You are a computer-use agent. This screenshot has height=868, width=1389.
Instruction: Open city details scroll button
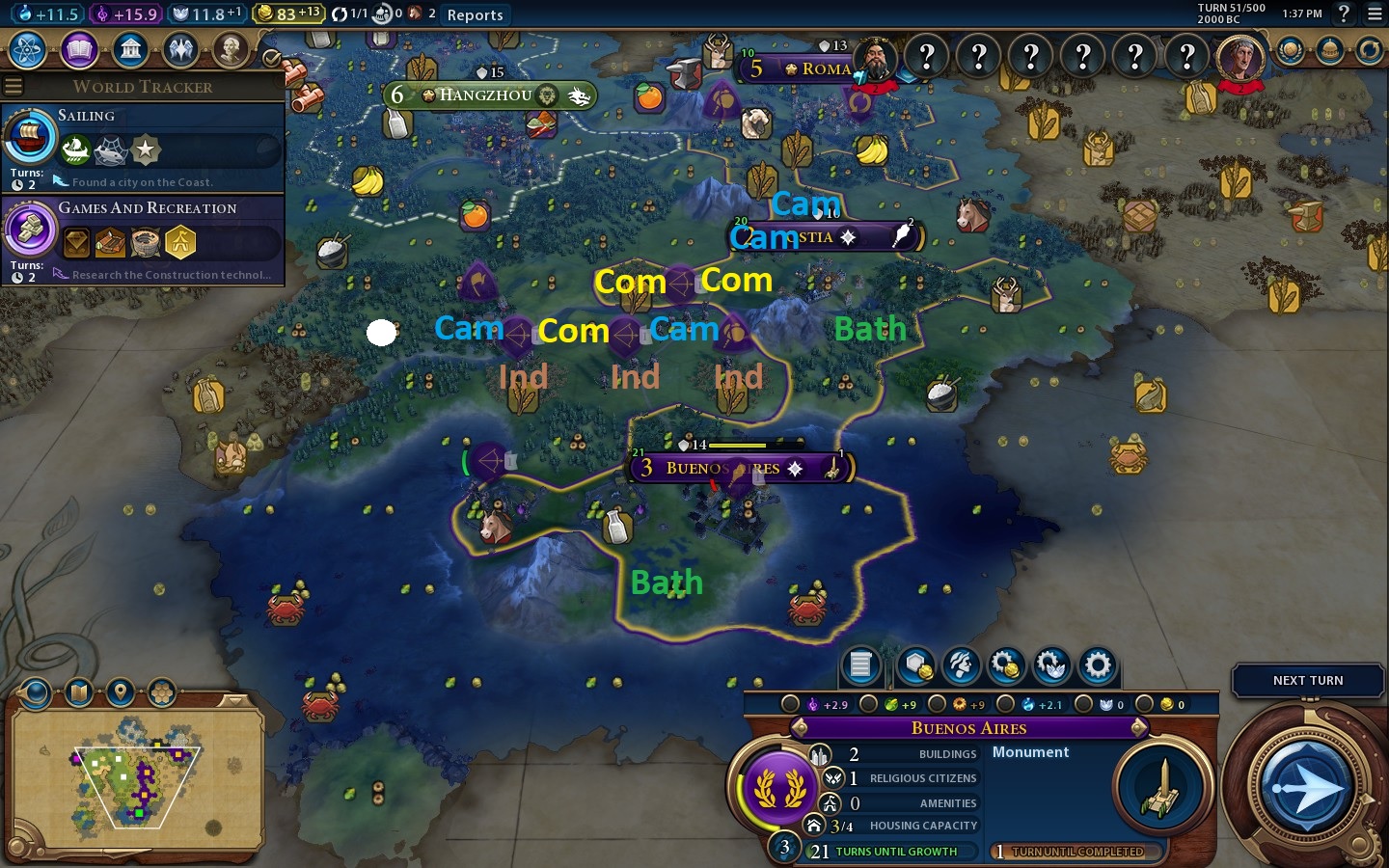861,665
